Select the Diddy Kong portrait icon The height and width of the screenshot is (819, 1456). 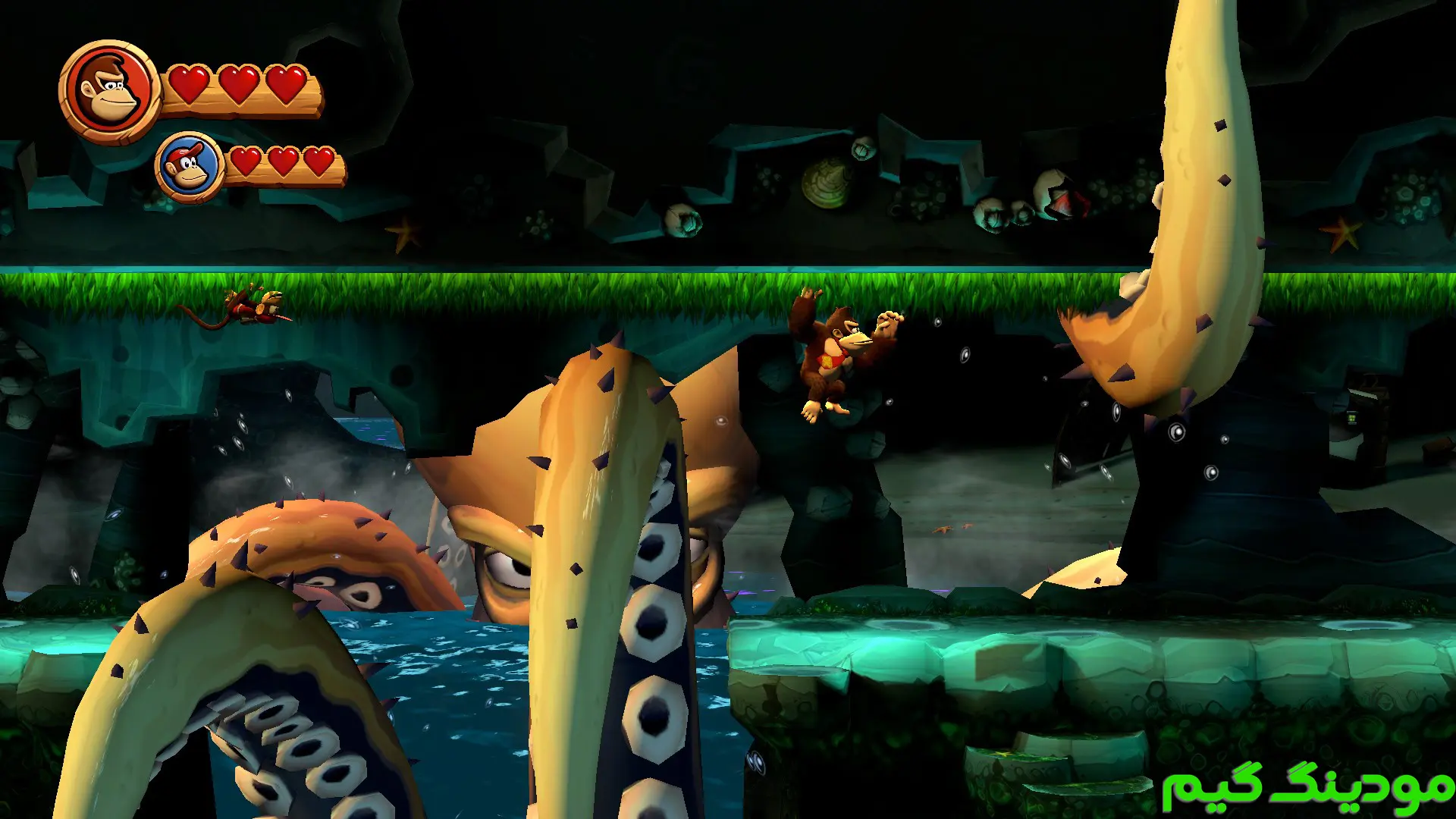pyautogui.click(x=189, y=168)
